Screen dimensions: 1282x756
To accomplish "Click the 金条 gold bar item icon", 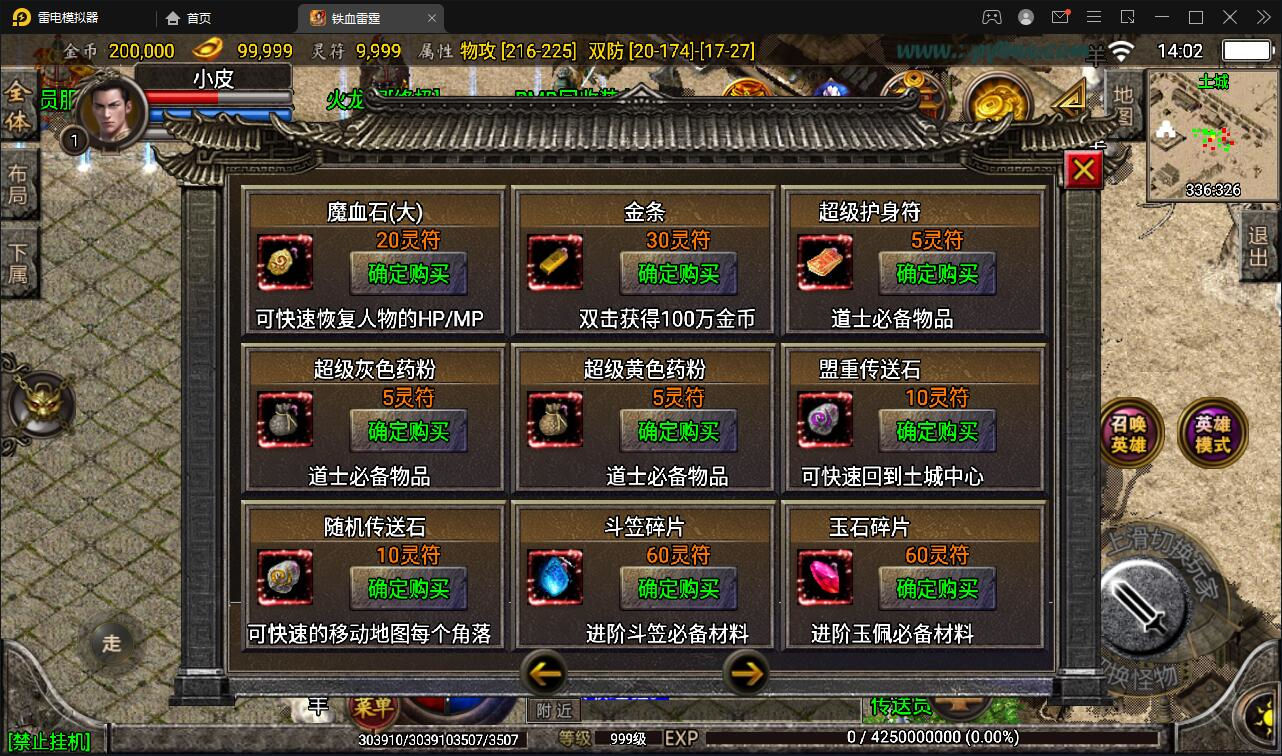I will tap(555, 263).
